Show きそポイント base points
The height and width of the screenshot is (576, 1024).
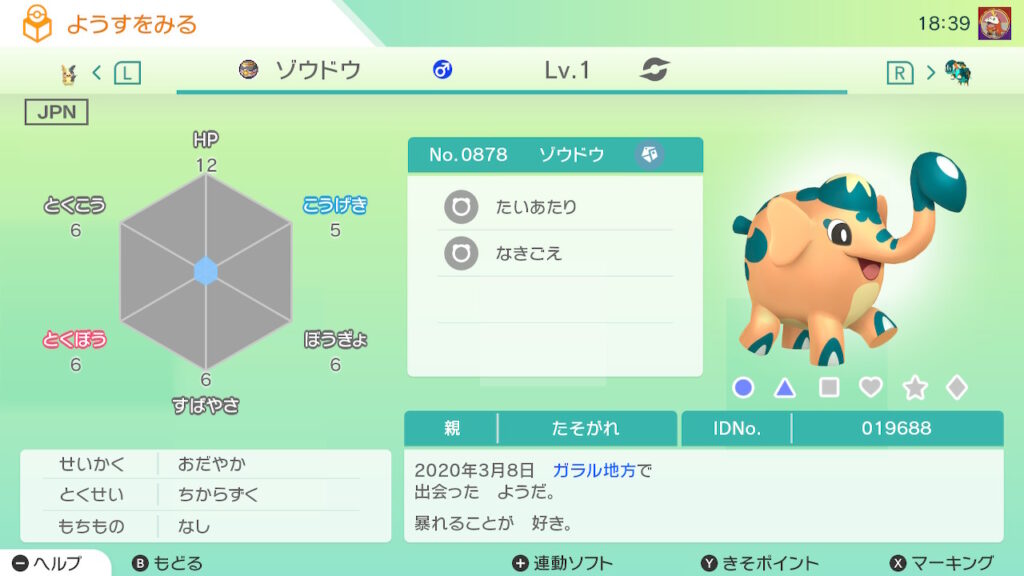759,563
